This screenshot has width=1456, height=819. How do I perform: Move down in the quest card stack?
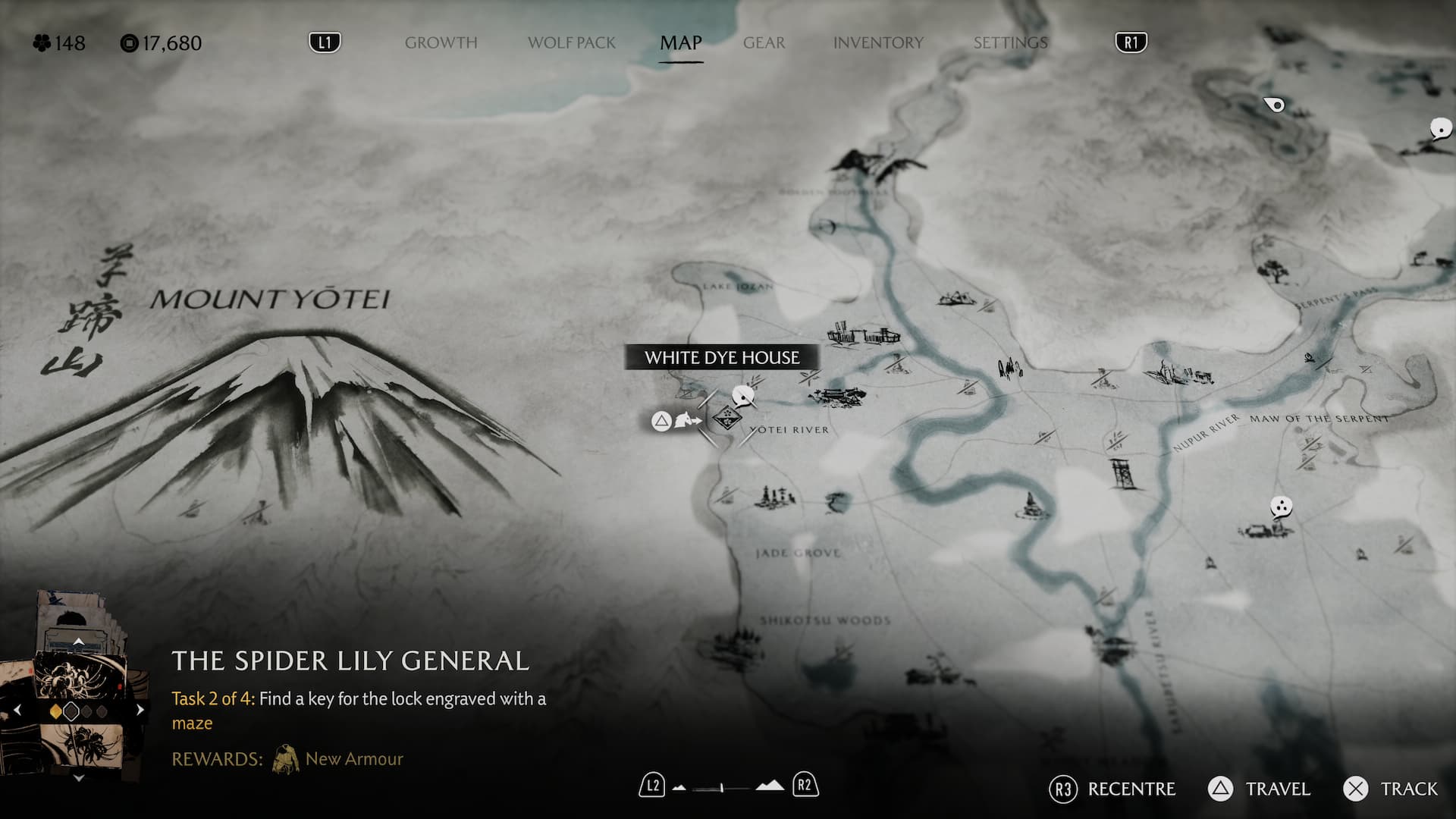point(78,778)
